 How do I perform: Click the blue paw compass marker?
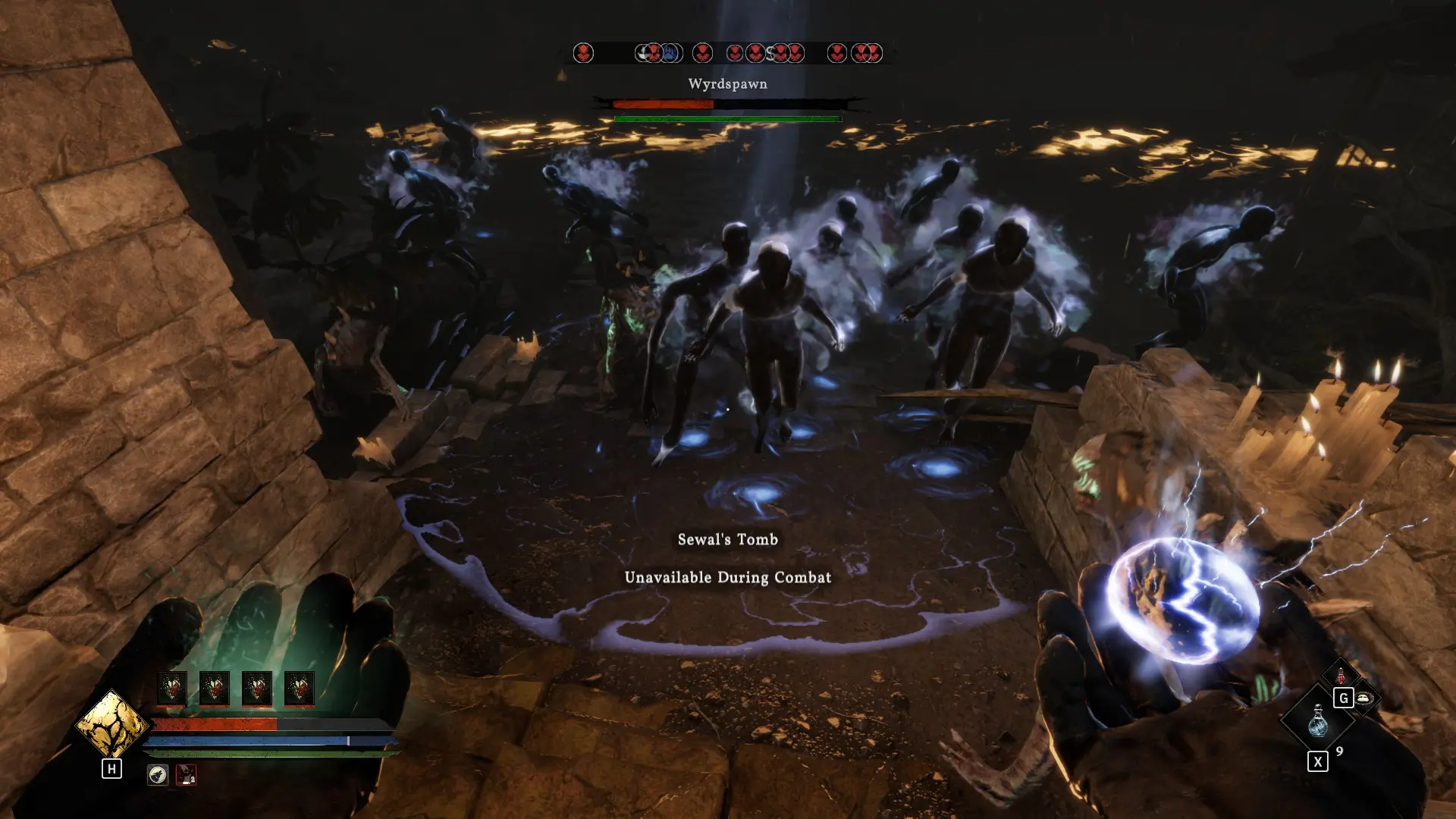coord(670,53)
